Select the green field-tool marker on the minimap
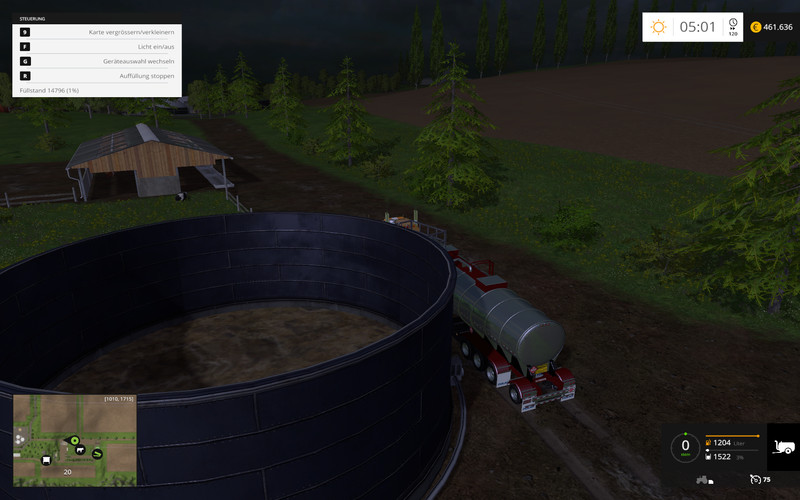 point(98,453)
